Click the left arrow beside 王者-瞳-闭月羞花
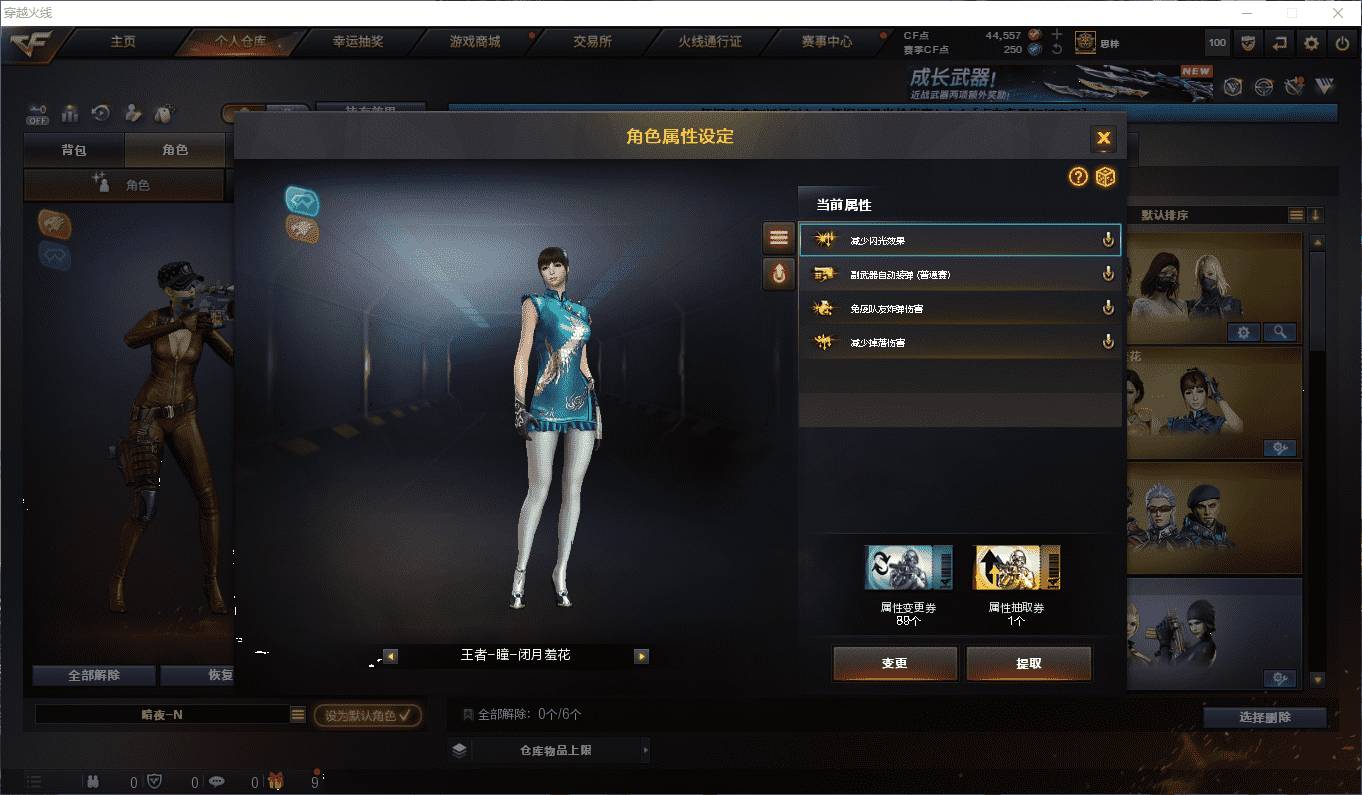This screenshot has width=1362, height=795. [389, 656]
